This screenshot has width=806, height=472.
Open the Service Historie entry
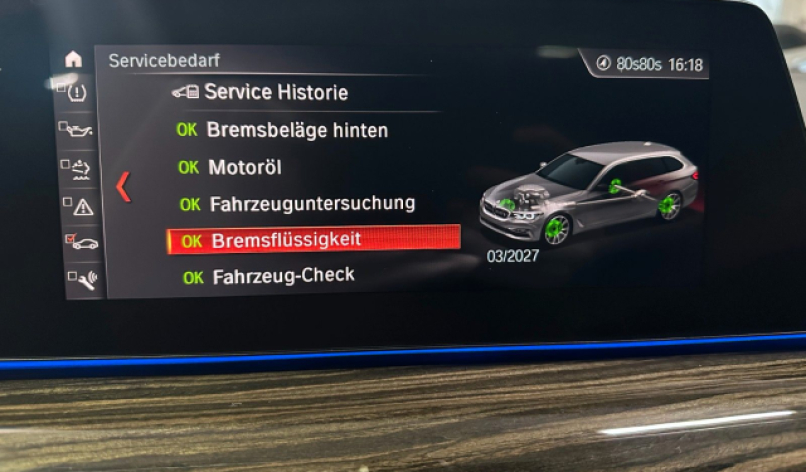point(275,92)
